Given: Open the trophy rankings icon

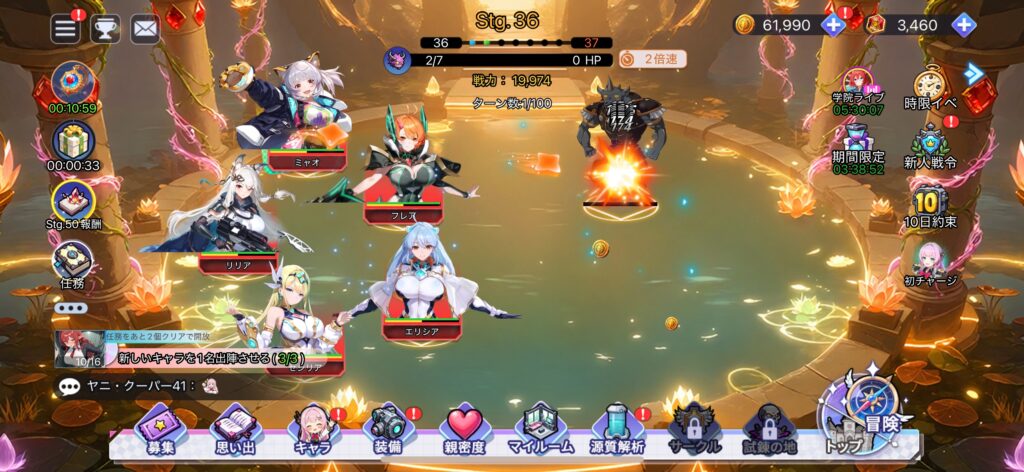Looking at the screenshot, I should [105, 28].
